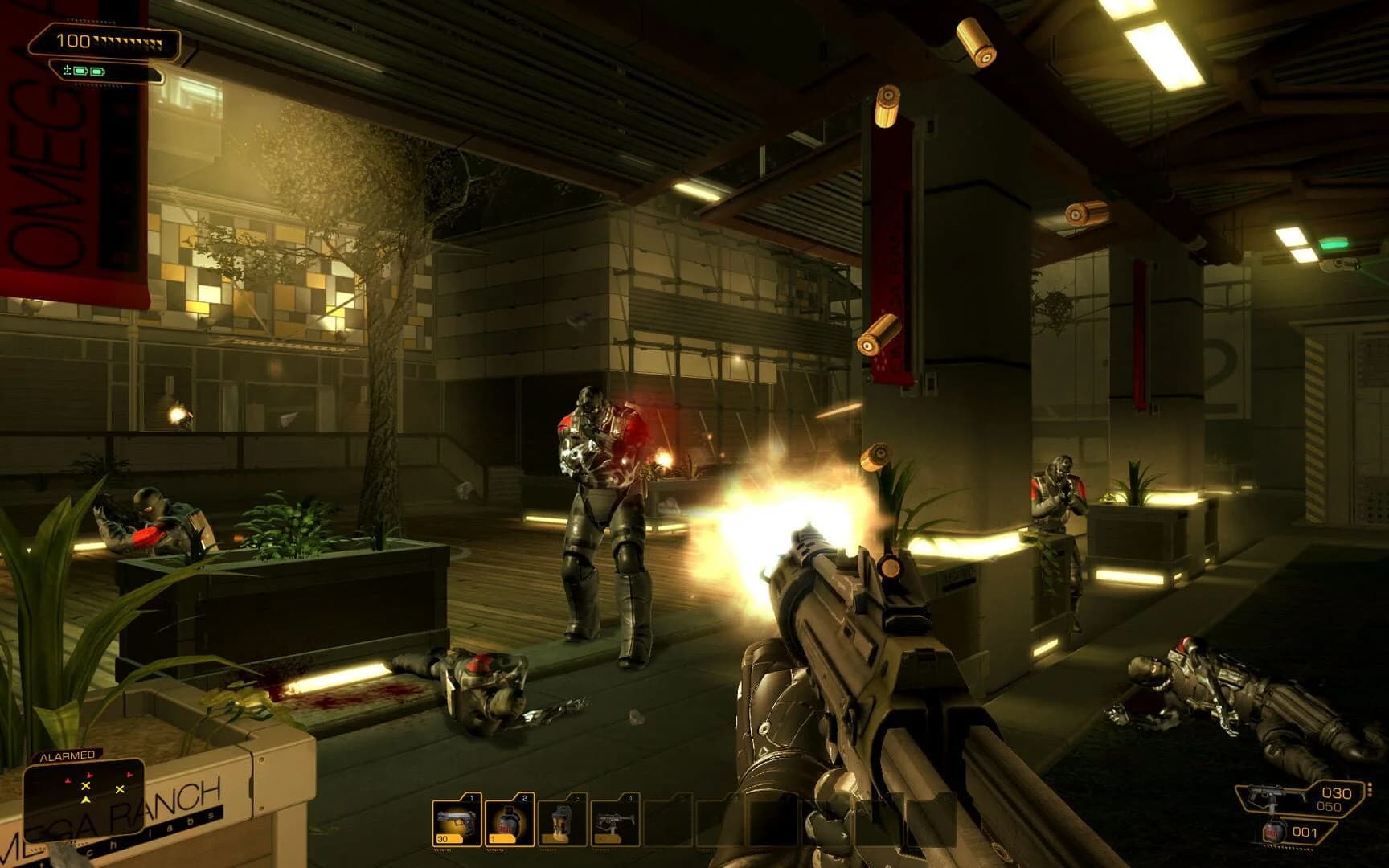The height and width of the screenshot is (868, 1389).
Task: Click the augmentation arrow icon left of energy cells
Action: coord(68,70)
